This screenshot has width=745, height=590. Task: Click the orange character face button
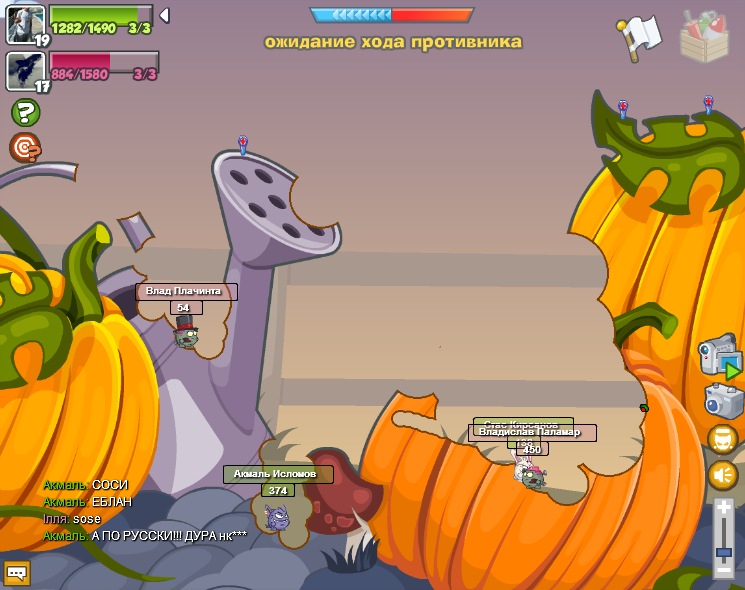(x=723, y=439)
